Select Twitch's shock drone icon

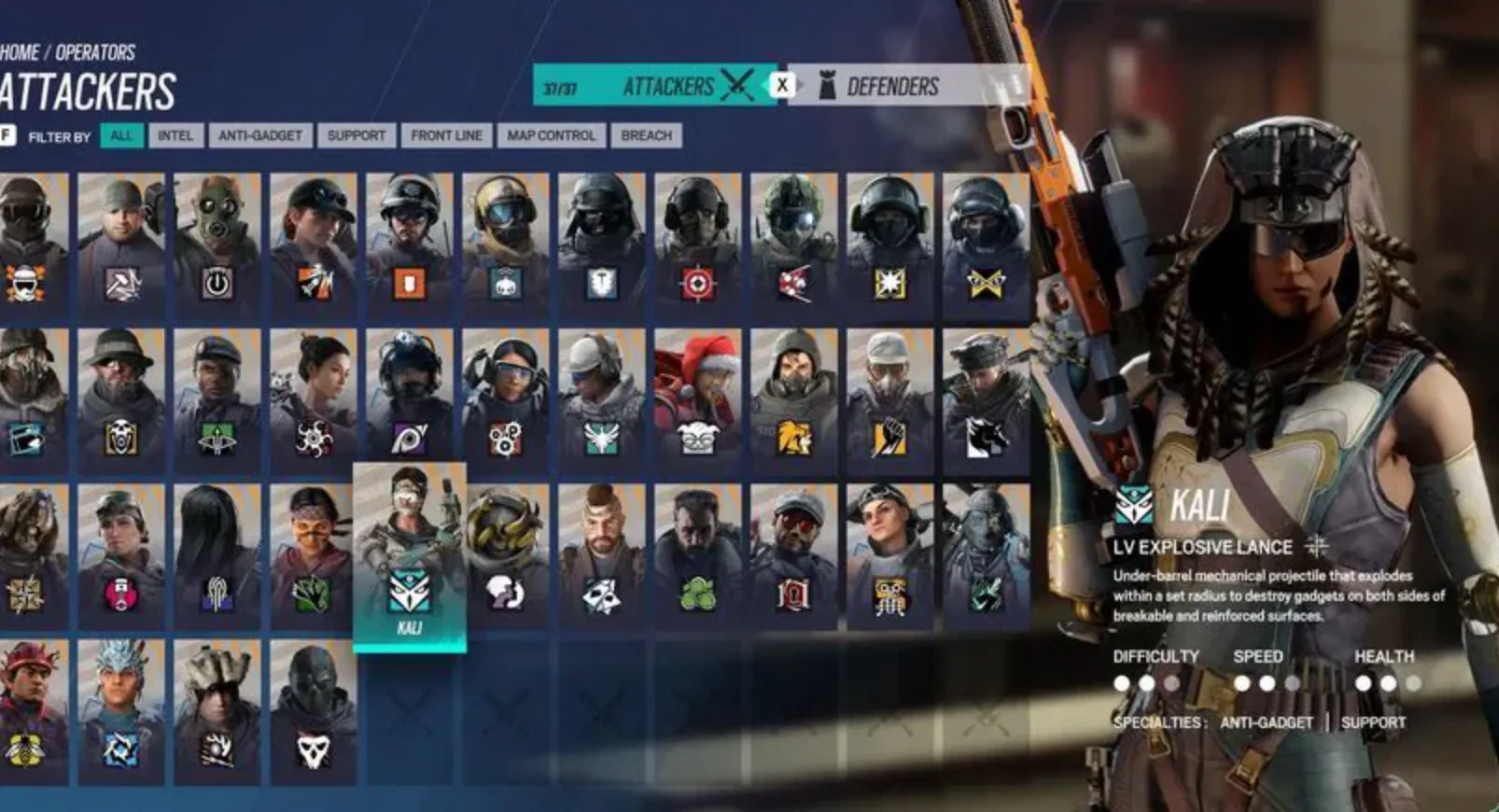506,285
